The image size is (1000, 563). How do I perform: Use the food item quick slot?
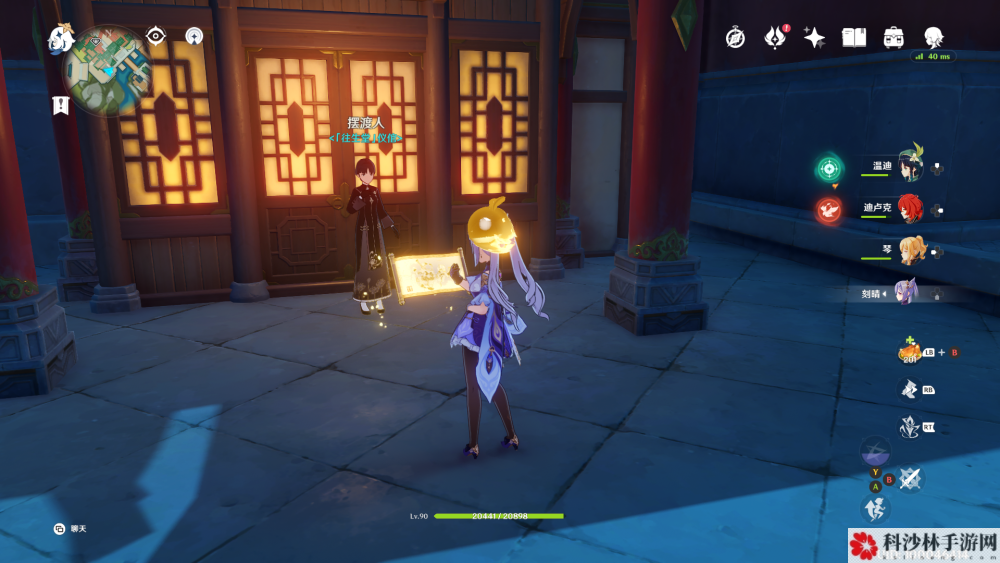coord(909,351)
